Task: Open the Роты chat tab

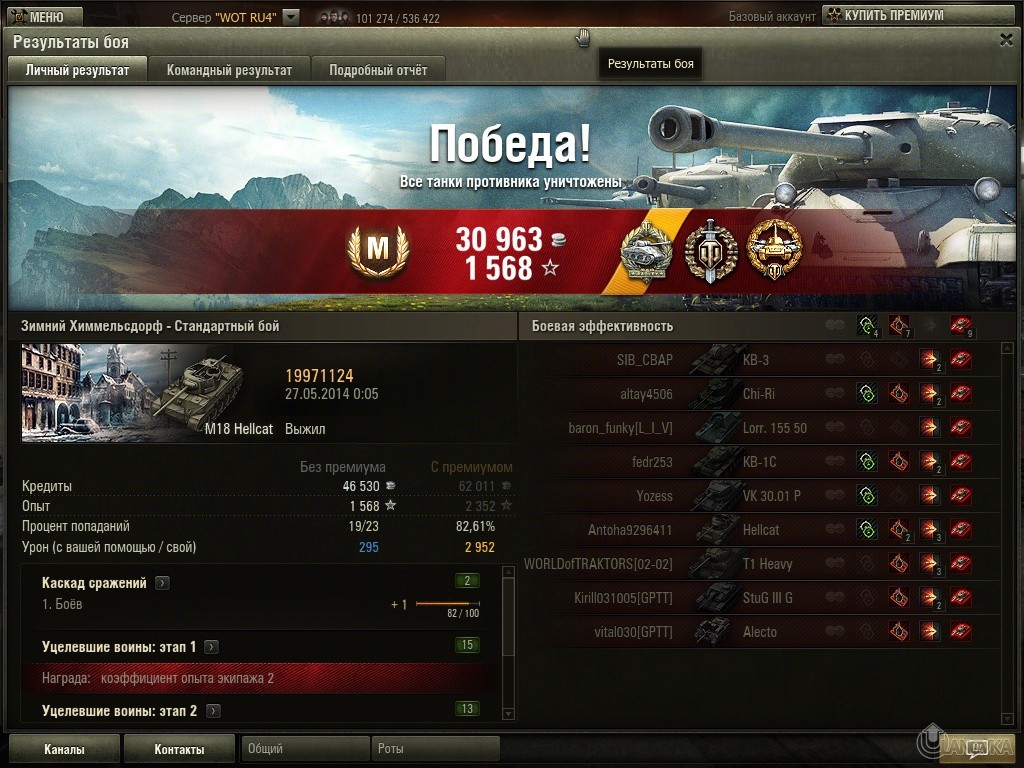Action: pyautogui.click(x=435, y=749)
